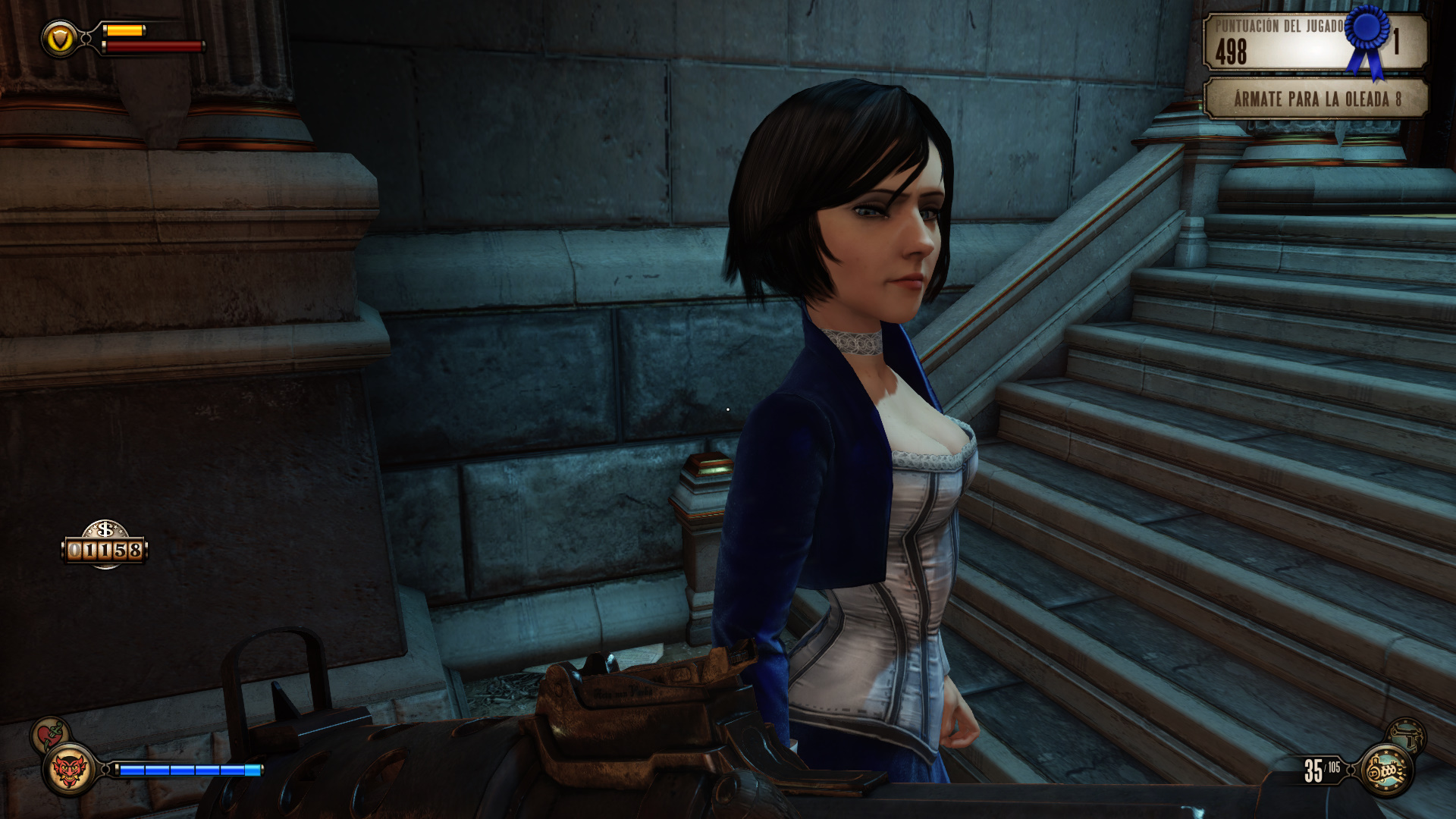Click the blue ribbon rosette badge

click(x=1367, y=38)
